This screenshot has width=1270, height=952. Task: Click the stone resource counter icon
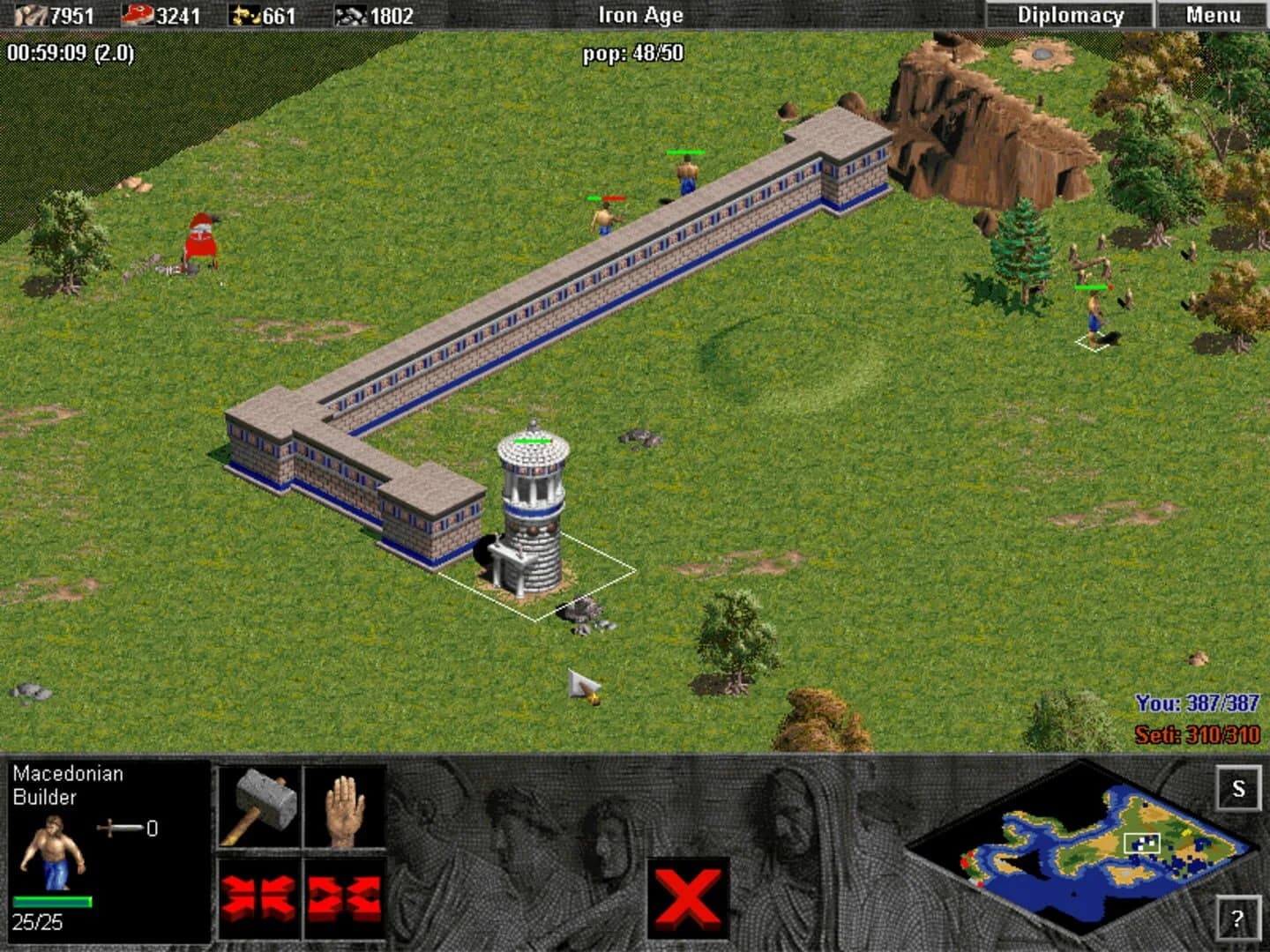coord(349,13)
